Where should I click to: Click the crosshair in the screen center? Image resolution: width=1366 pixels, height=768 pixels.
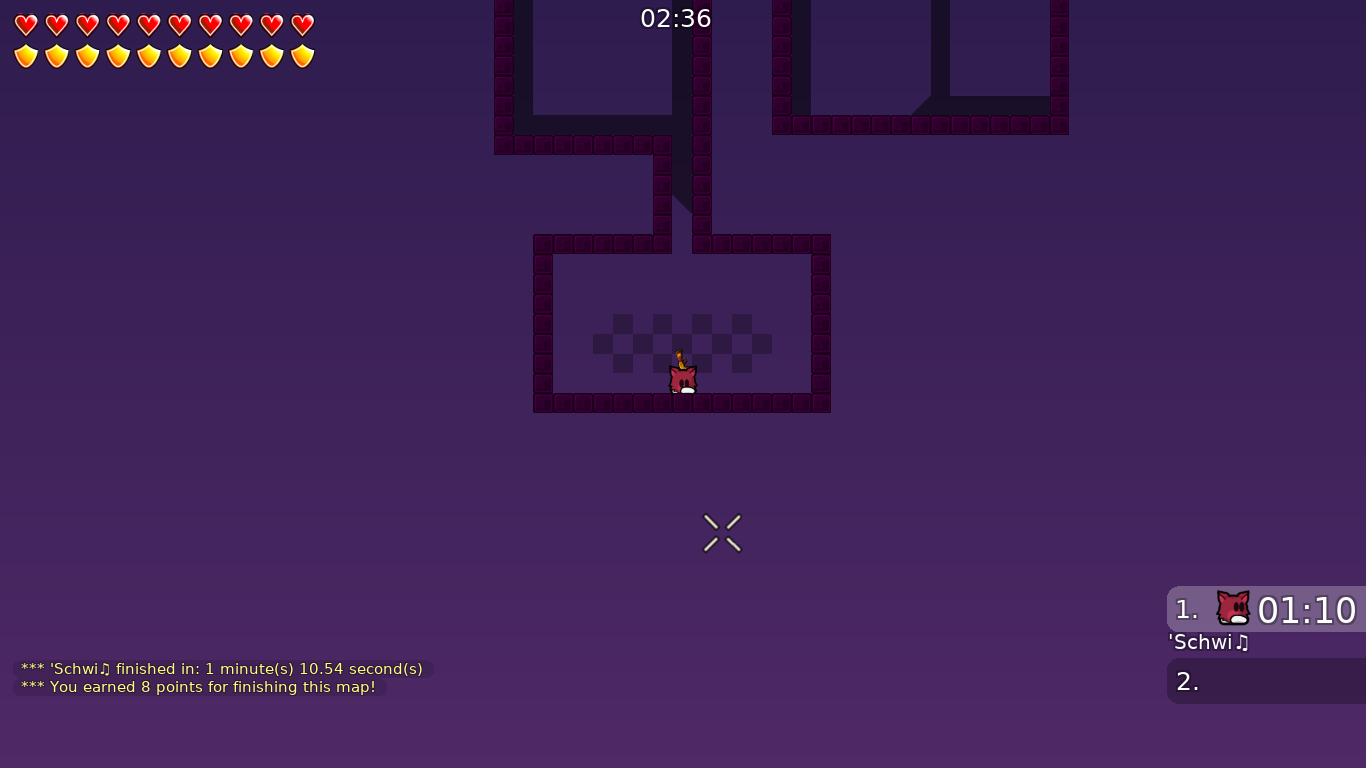[722, 532]
